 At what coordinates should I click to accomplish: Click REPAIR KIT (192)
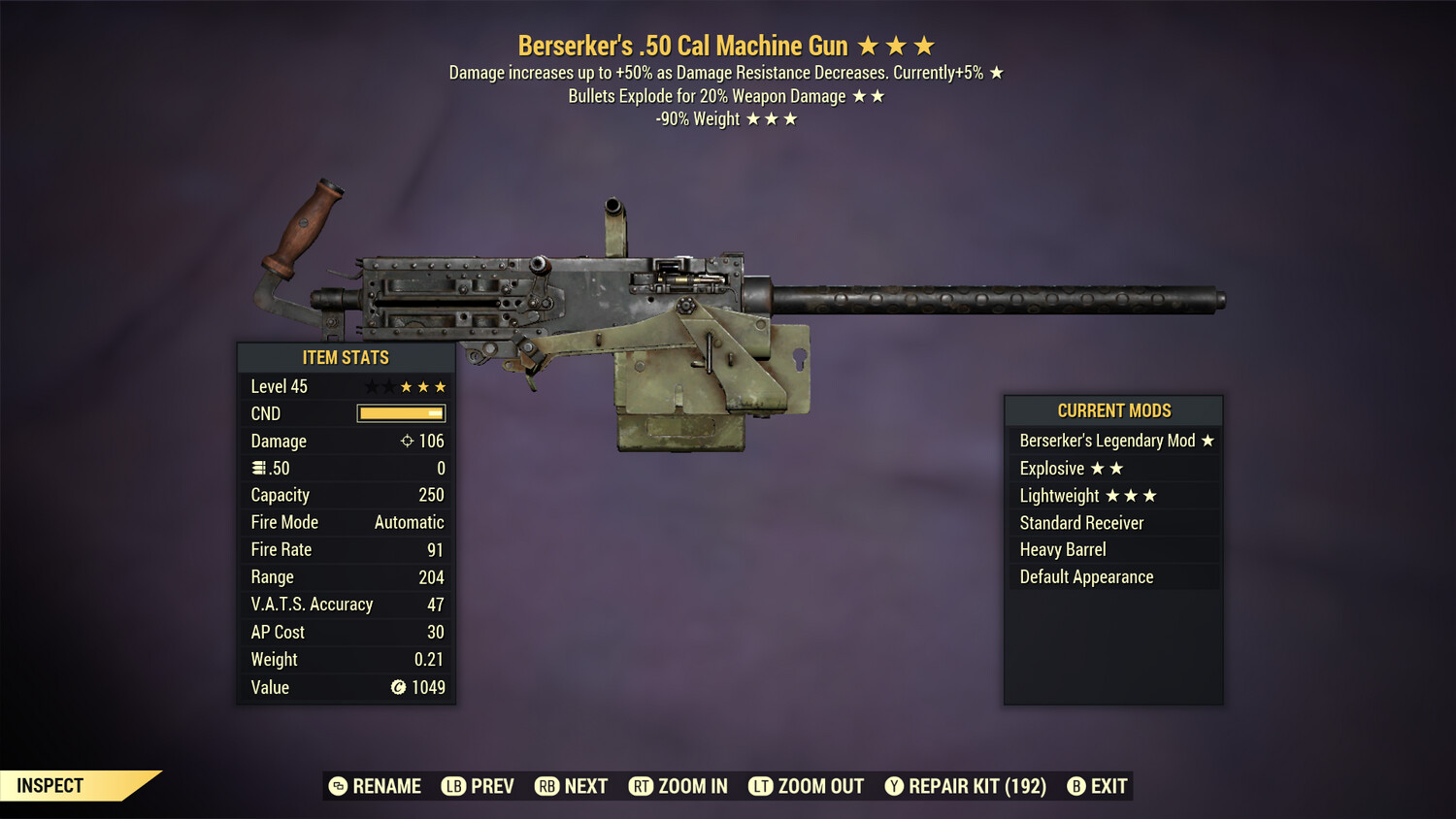[x=975, y=786]
